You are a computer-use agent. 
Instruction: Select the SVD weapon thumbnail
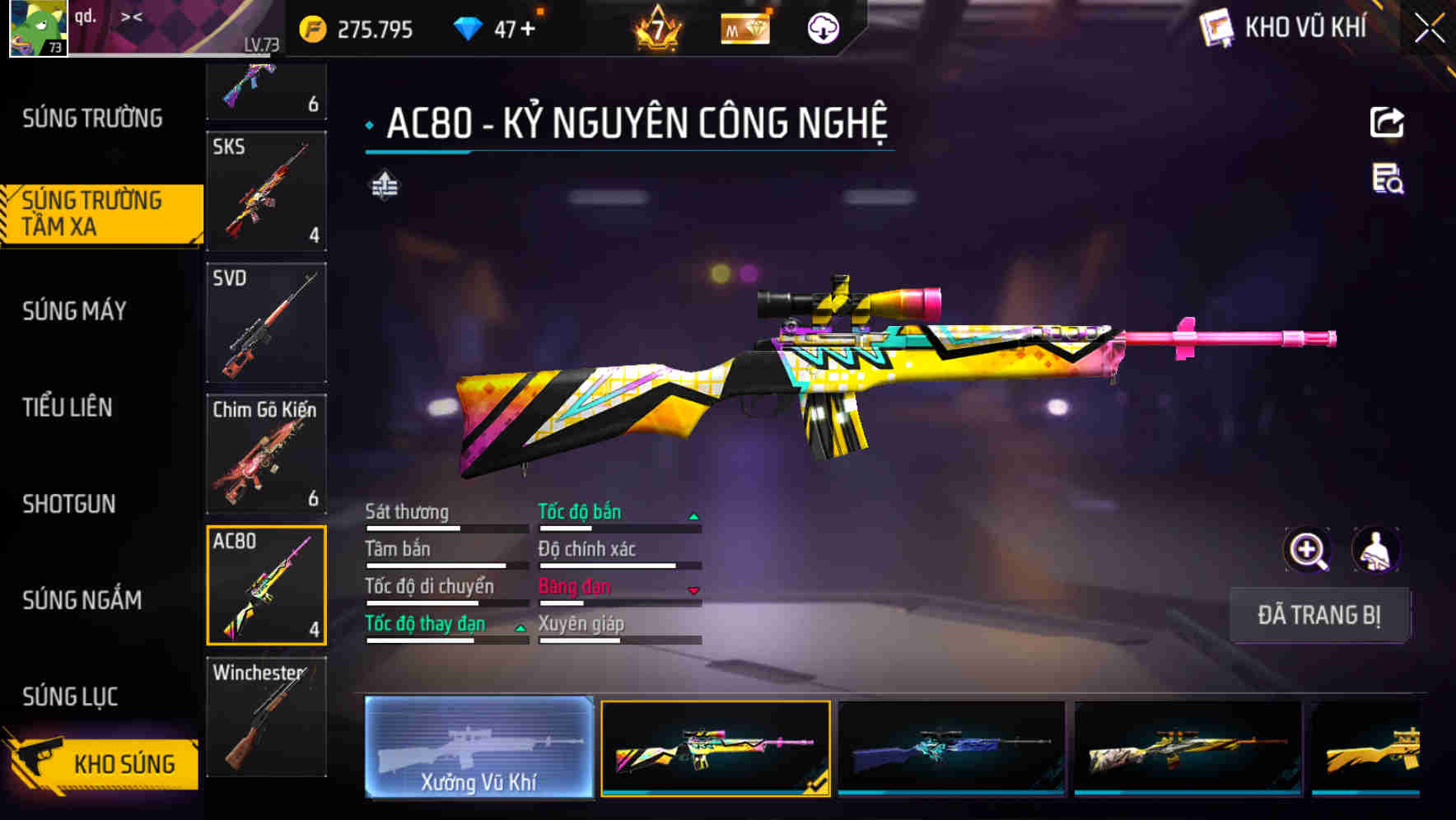coord(265,324)
